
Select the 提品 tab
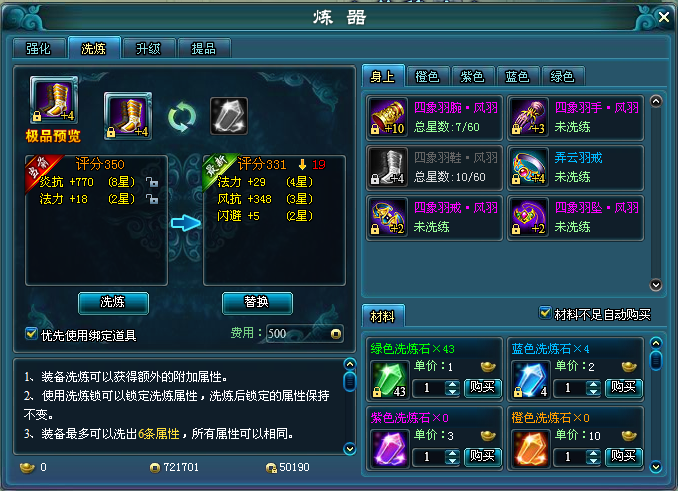tap(203, 48)
